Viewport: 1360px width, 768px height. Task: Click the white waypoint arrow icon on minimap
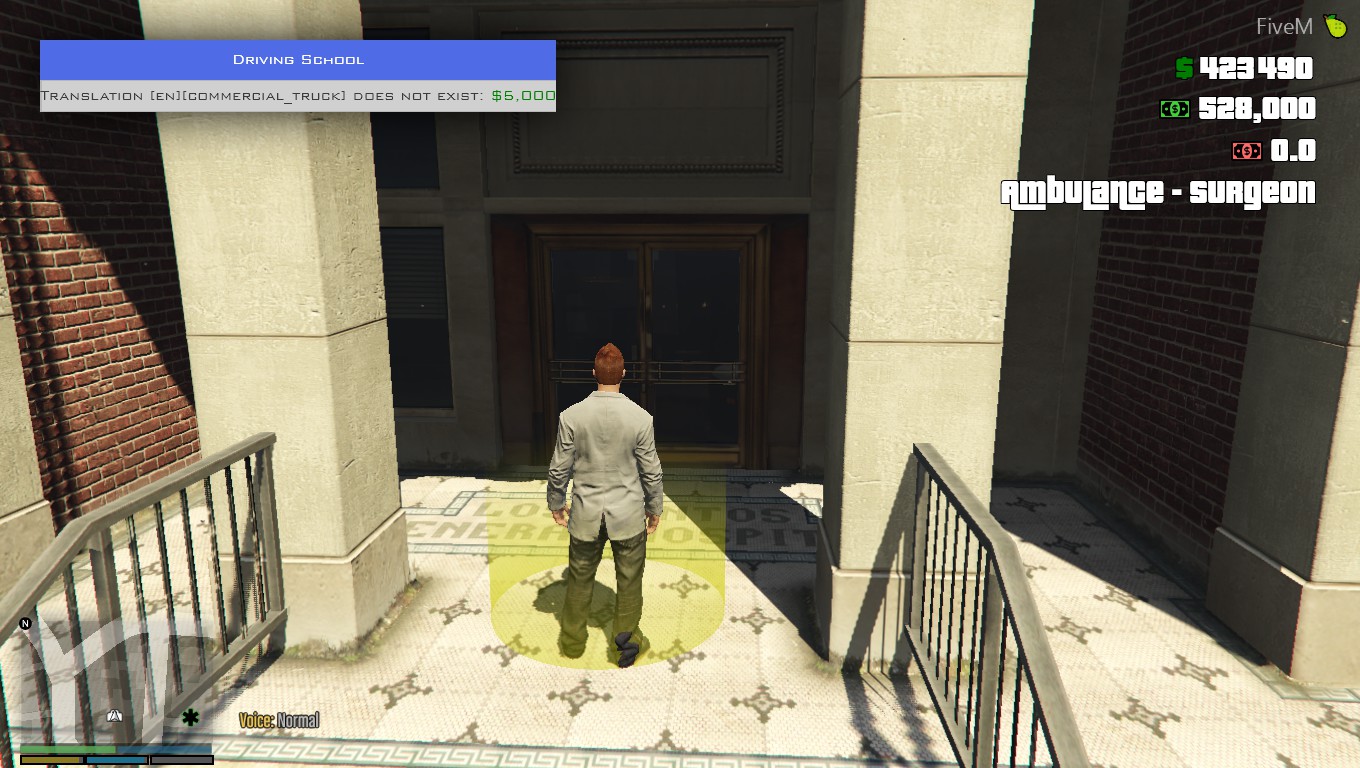point(115,714)
